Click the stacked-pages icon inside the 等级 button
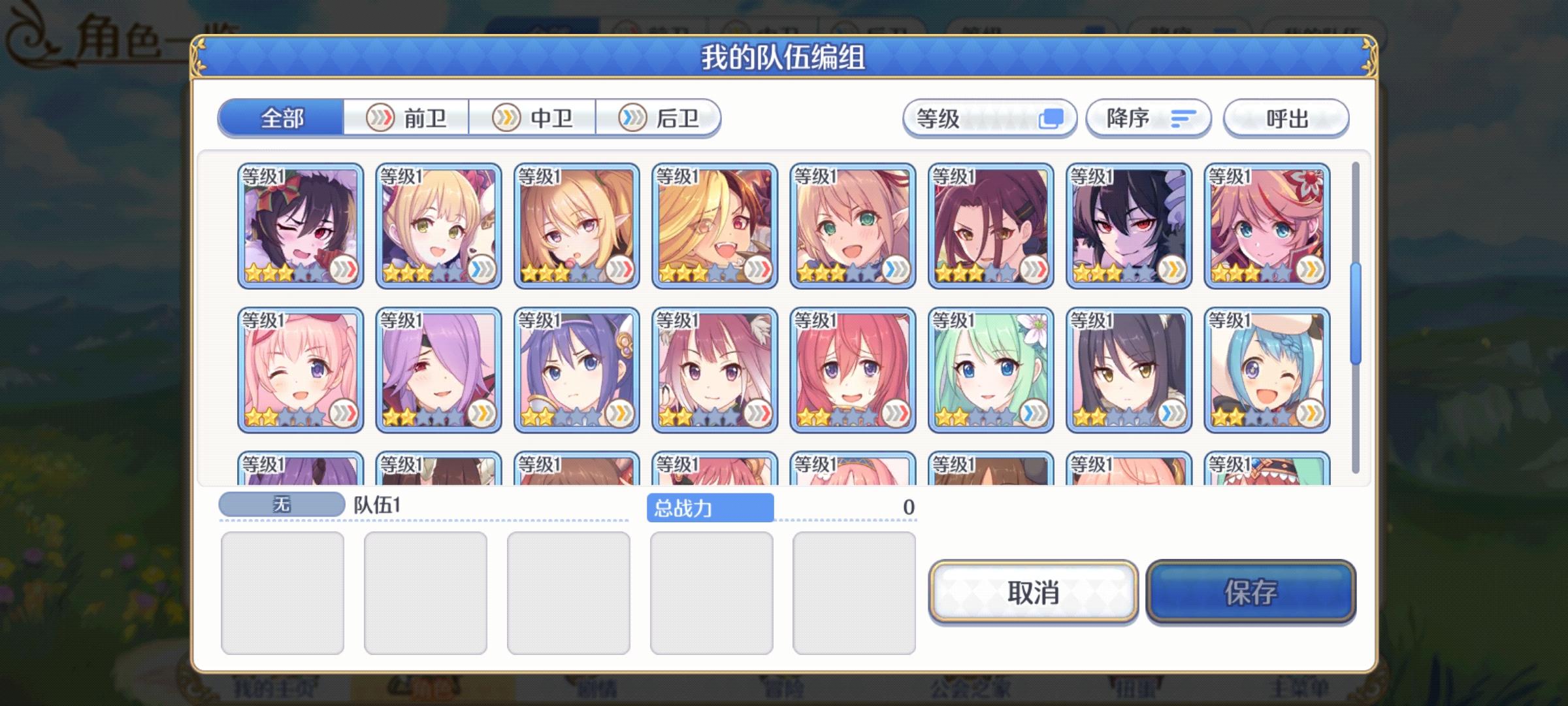This screenshot has width=1568, height=706. 1053,118
